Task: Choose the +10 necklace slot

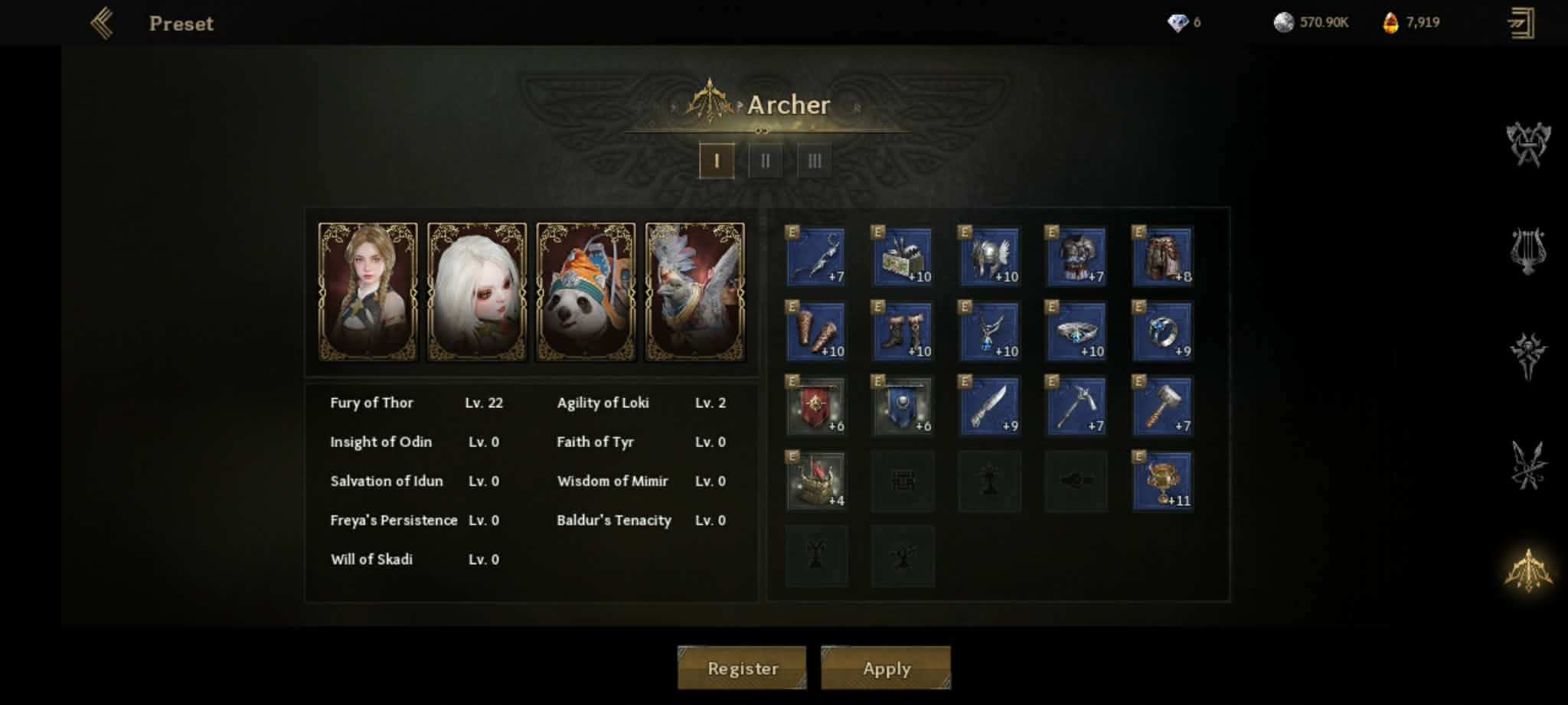Action: coord(989,331)
